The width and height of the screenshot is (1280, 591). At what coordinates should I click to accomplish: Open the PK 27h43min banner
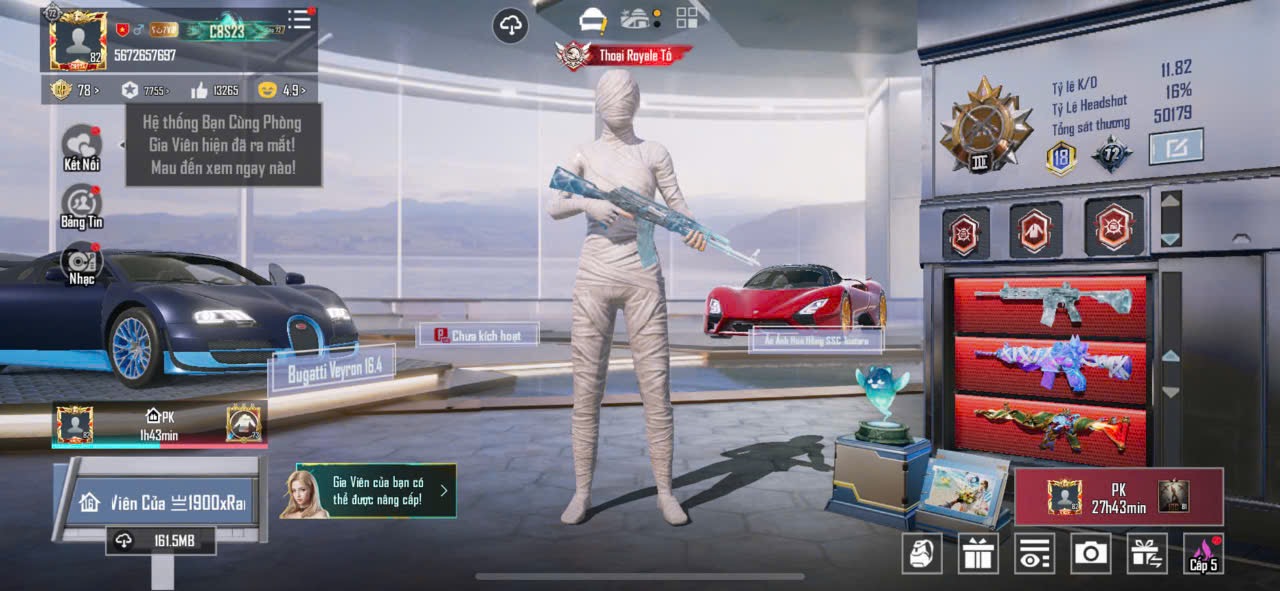pyautogui.click(x=1119, y=496)
